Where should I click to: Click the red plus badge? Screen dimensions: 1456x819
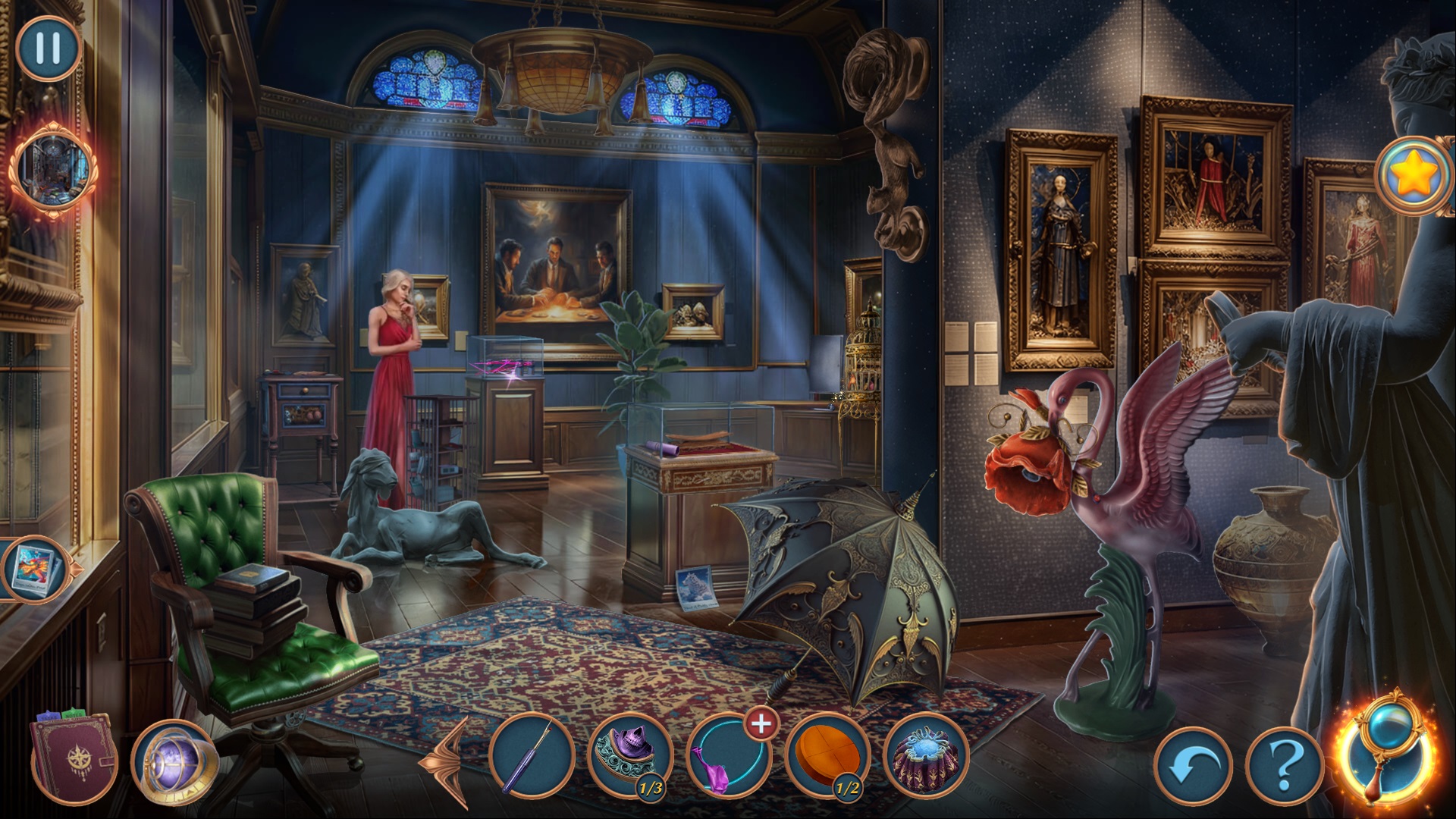pyautogui.click(x=761, y=724)
